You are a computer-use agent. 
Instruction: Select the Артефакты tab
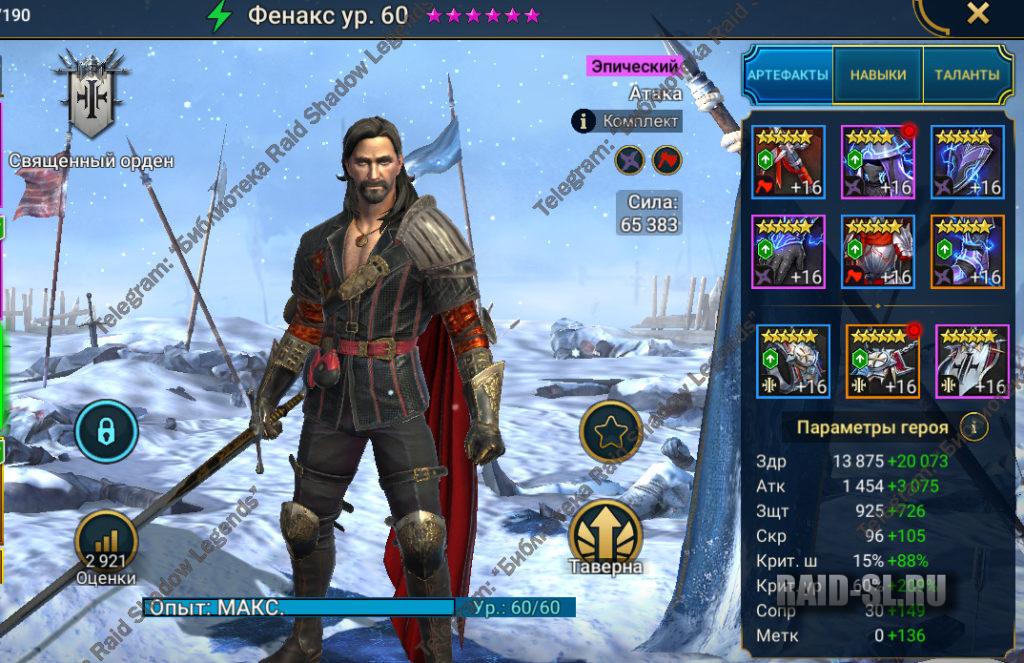click(788, 75)
